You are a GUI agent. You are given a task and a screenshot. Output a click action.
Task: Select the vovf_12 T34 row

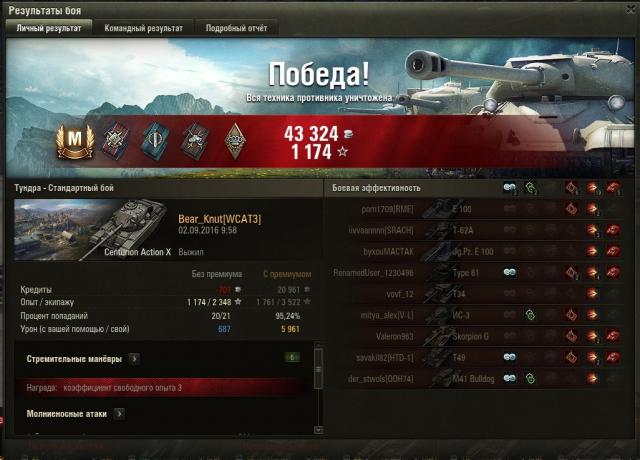470,294
